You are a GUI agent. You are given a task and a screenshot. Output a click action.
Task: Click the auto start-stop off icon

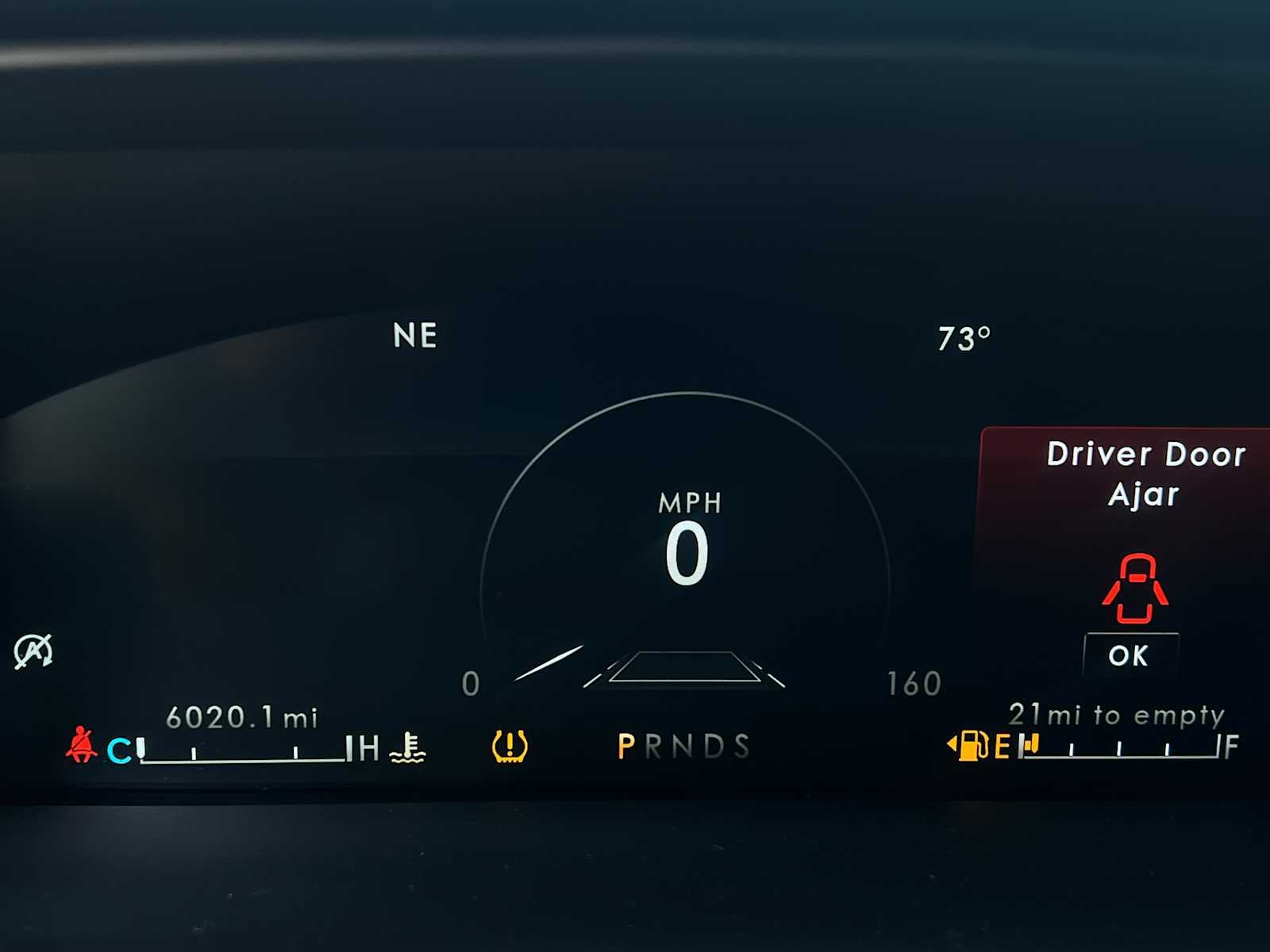click(x=33, y=651)
